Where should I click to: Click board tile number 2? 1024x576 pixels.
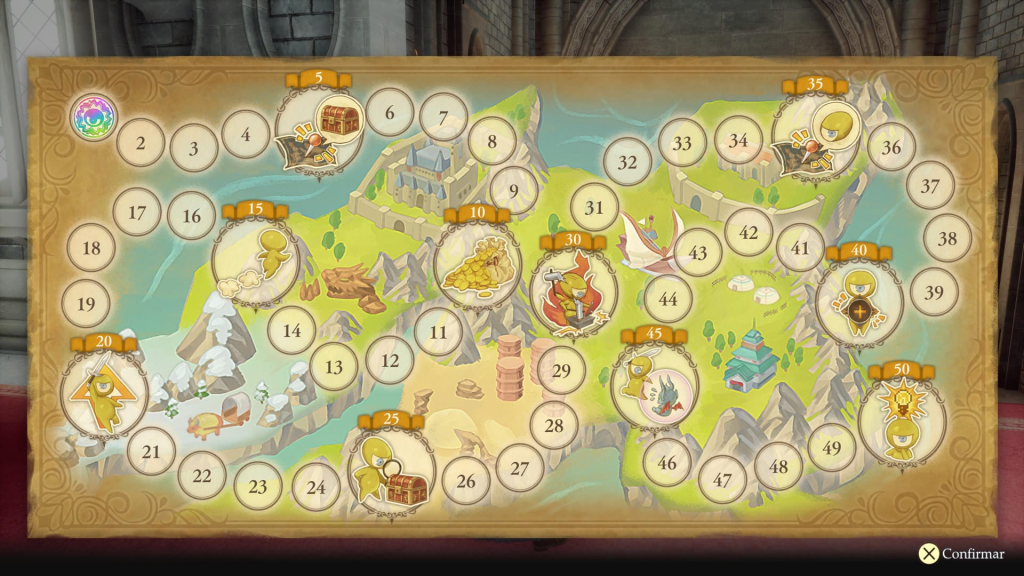[141, 143]
